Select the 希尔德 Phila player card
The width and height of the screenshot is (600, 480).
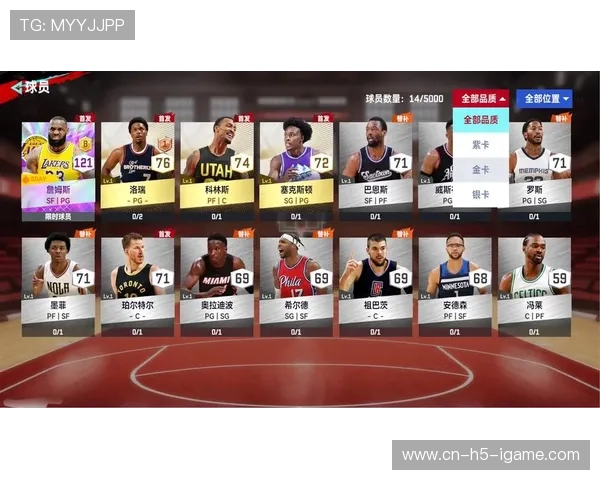click(296, 284)
